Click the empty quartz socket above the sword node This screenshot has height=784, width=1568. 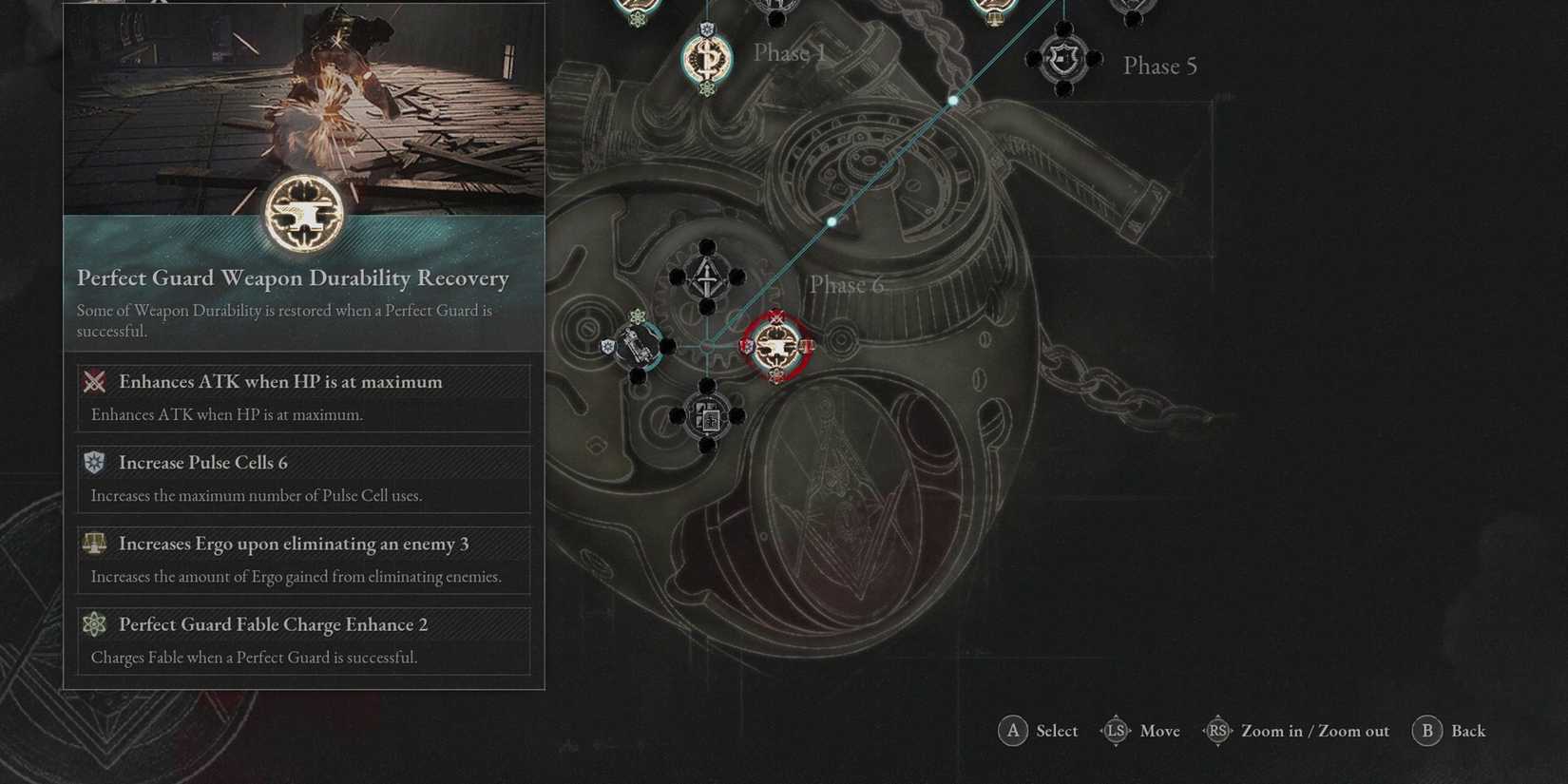click(x=705, y=247)
